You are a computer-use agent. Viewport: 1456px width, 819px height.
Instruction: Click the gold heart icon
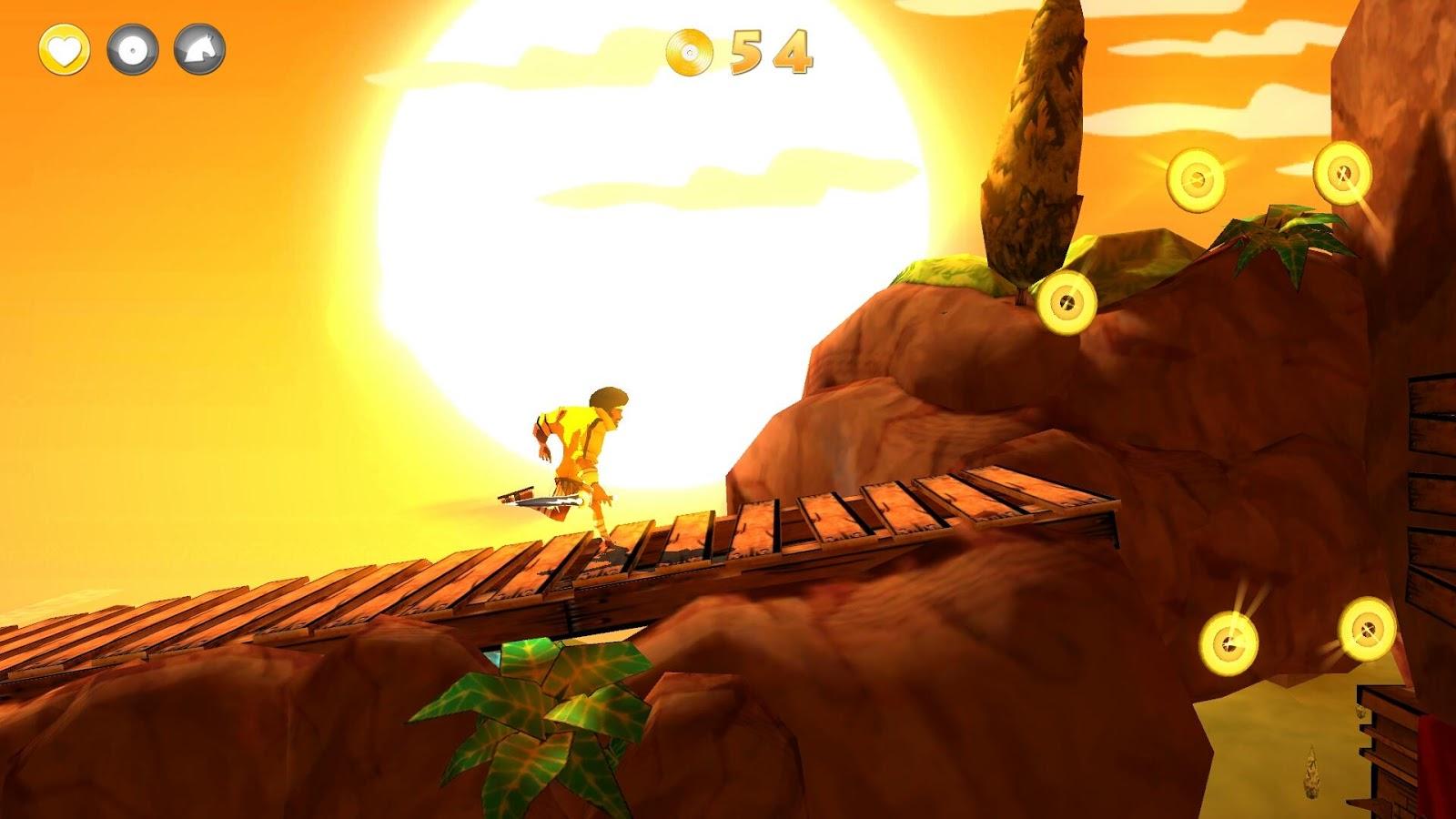pyautogui.click(x=64, y=49)
